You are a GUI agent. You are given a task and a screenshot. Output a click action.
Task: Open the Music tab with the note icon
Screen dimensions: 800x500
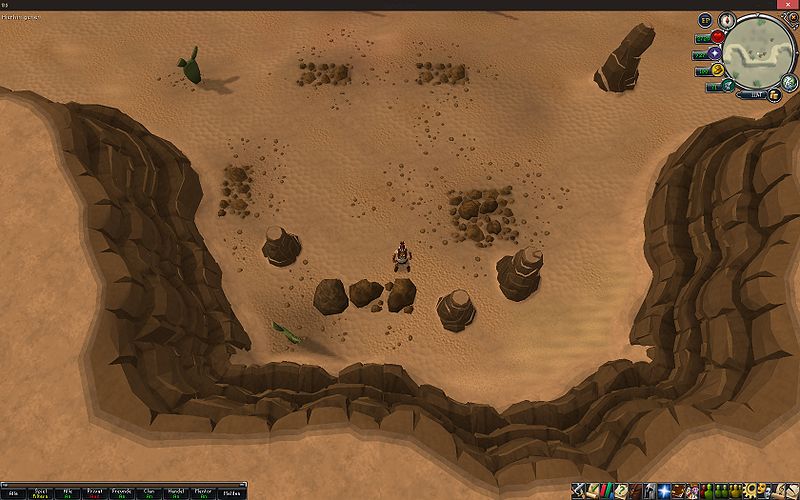(779, 490)
